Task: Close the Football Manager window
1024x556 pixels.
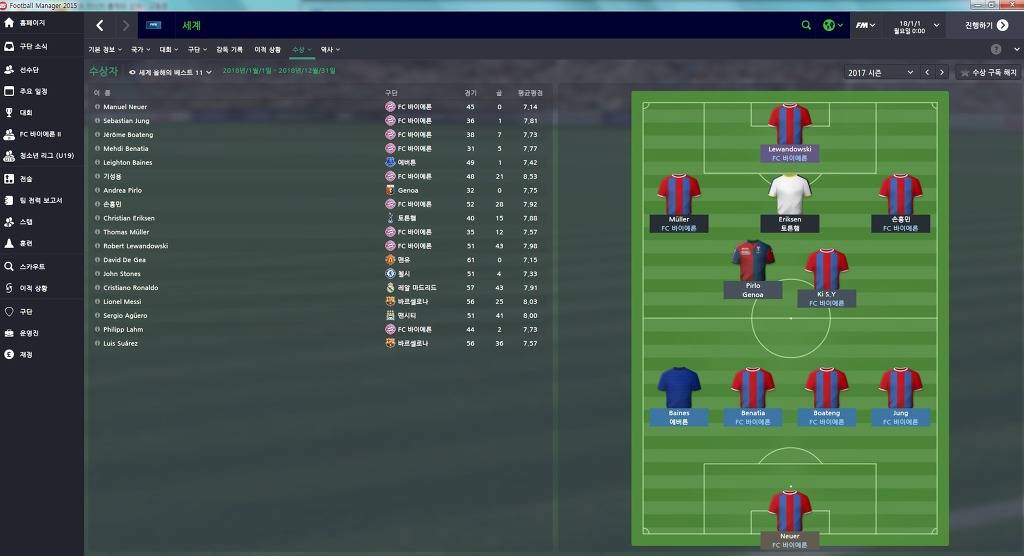Action: point(1014,5)
